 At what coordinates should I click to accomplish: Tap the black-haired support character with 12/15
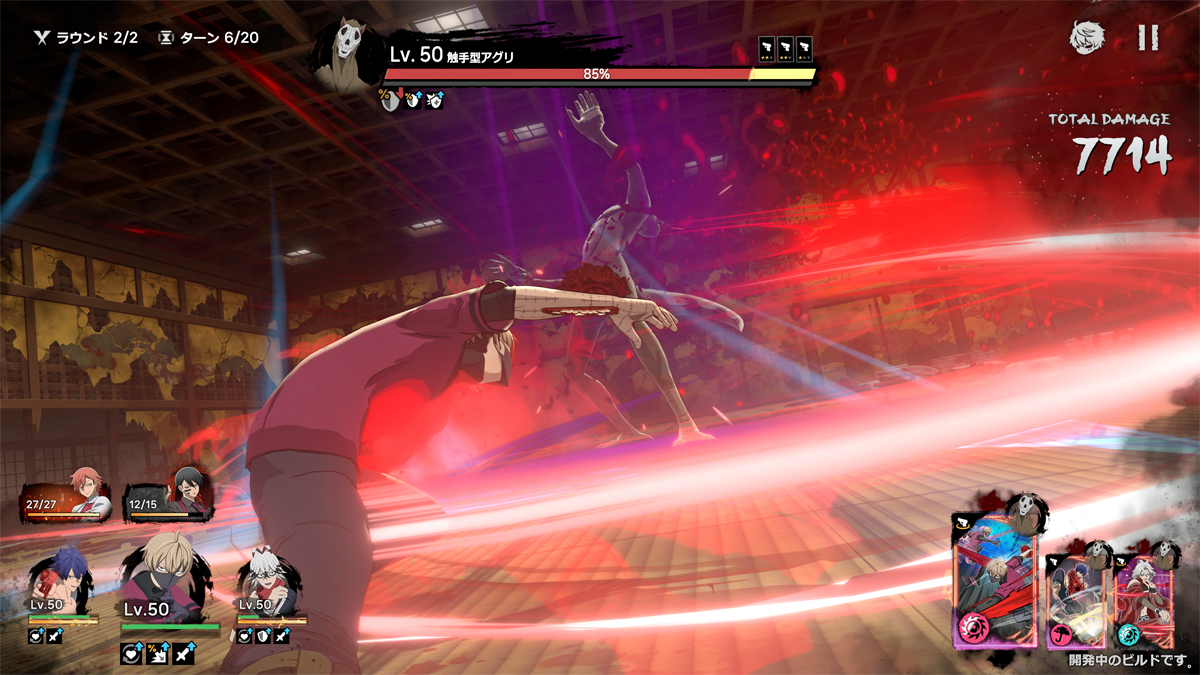(167, 497)
